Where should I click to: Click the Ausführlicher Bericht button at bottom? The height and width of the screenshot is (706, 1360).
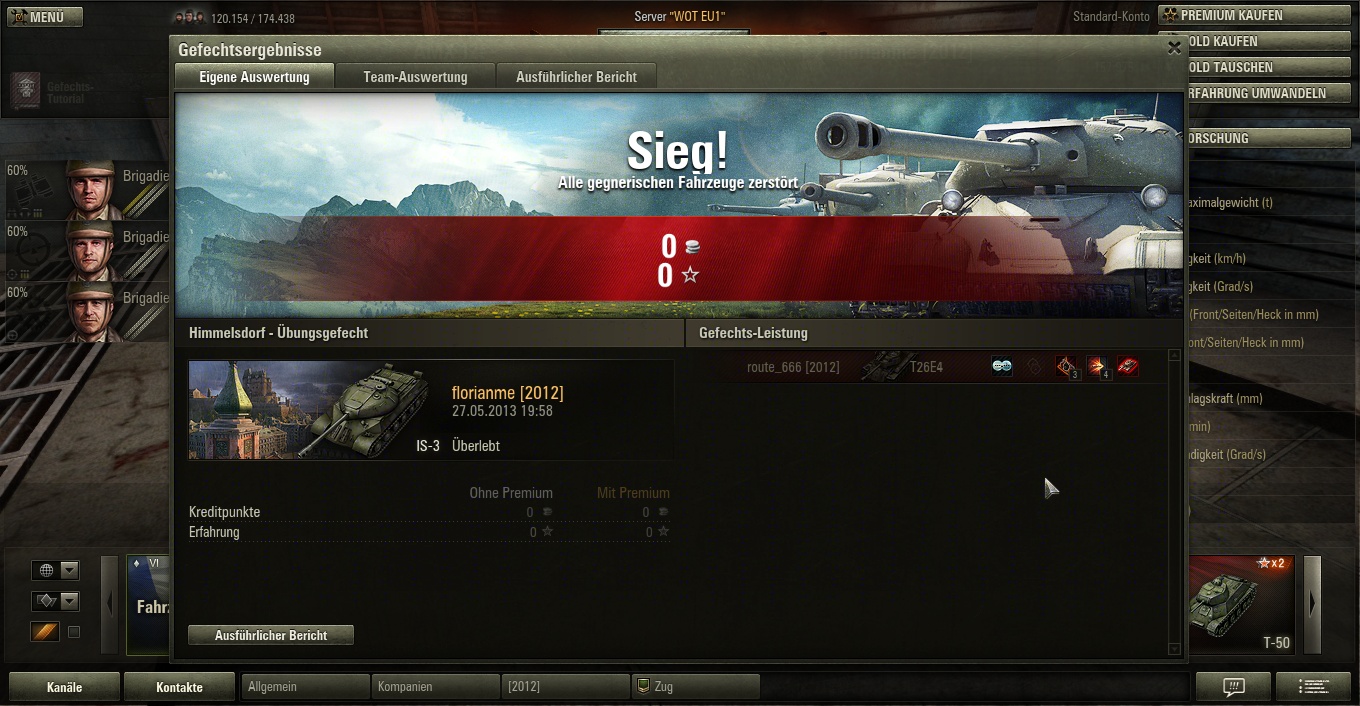(x=271, y=635)
